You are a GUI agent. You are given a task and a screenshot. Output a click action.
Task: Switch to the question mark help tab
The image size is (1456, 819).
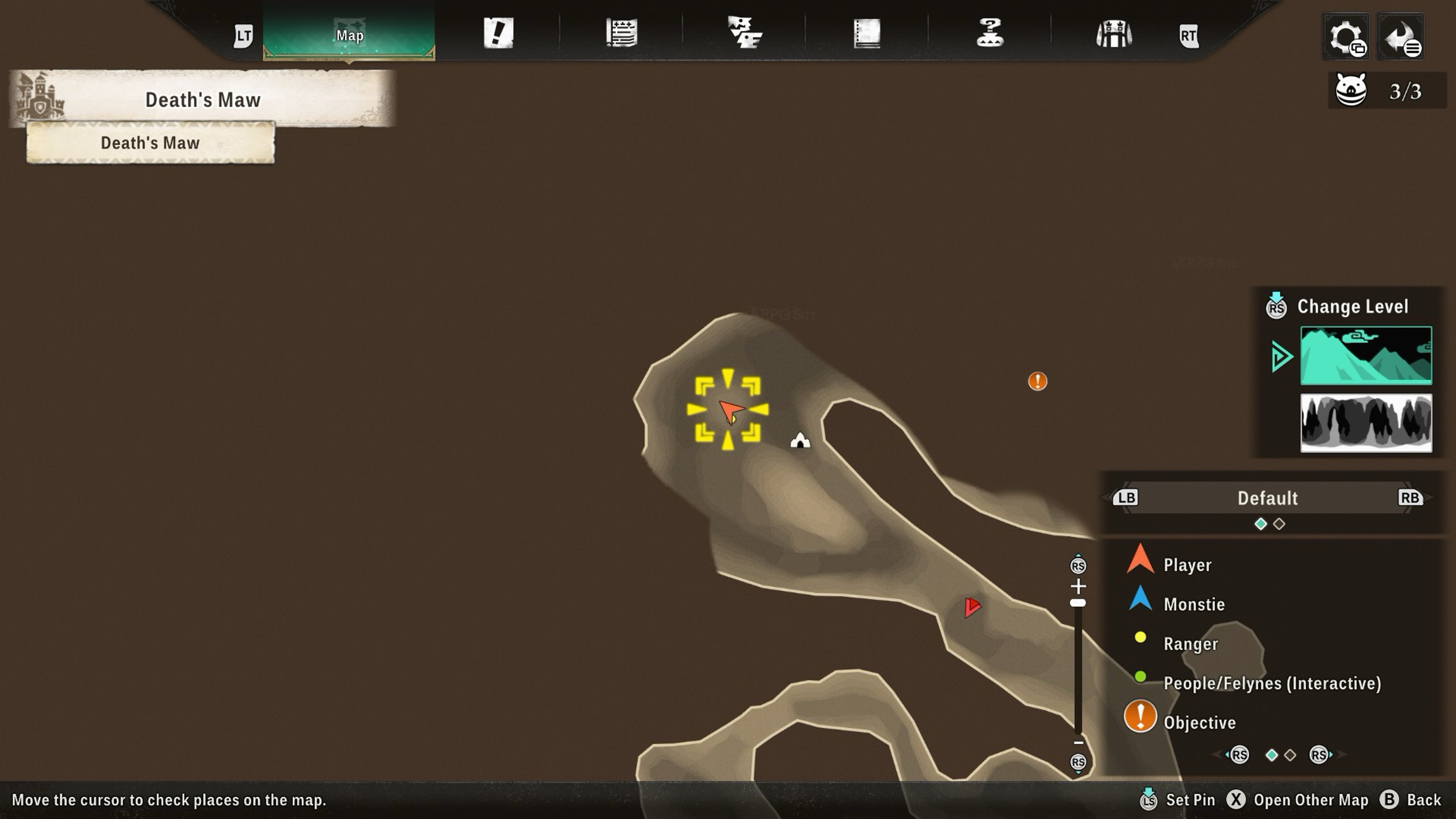tap(990, 33)
